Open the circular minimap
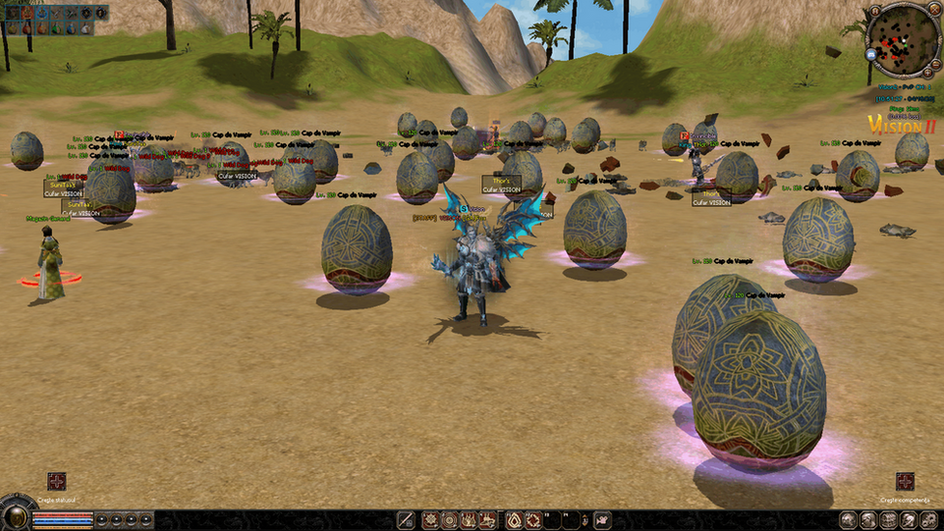 click(x=901, y=38)
